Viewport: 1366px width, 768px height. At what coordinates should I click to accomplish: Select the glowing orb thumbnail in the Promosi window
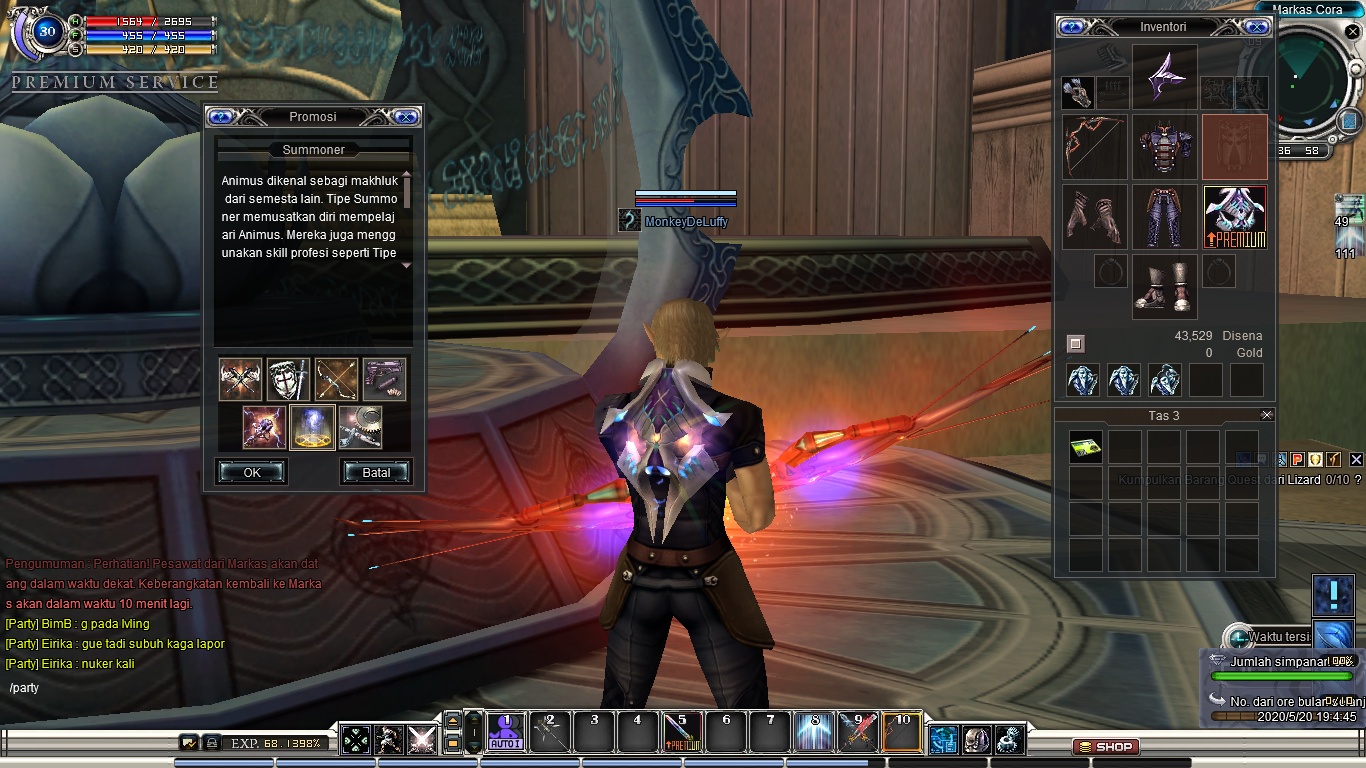point(312,428)
